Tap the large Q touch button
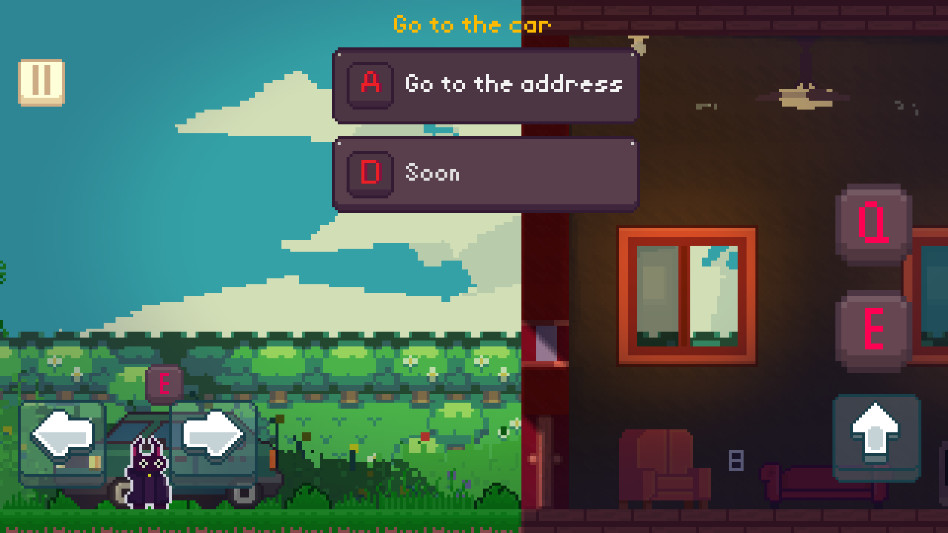 (874, 224)
